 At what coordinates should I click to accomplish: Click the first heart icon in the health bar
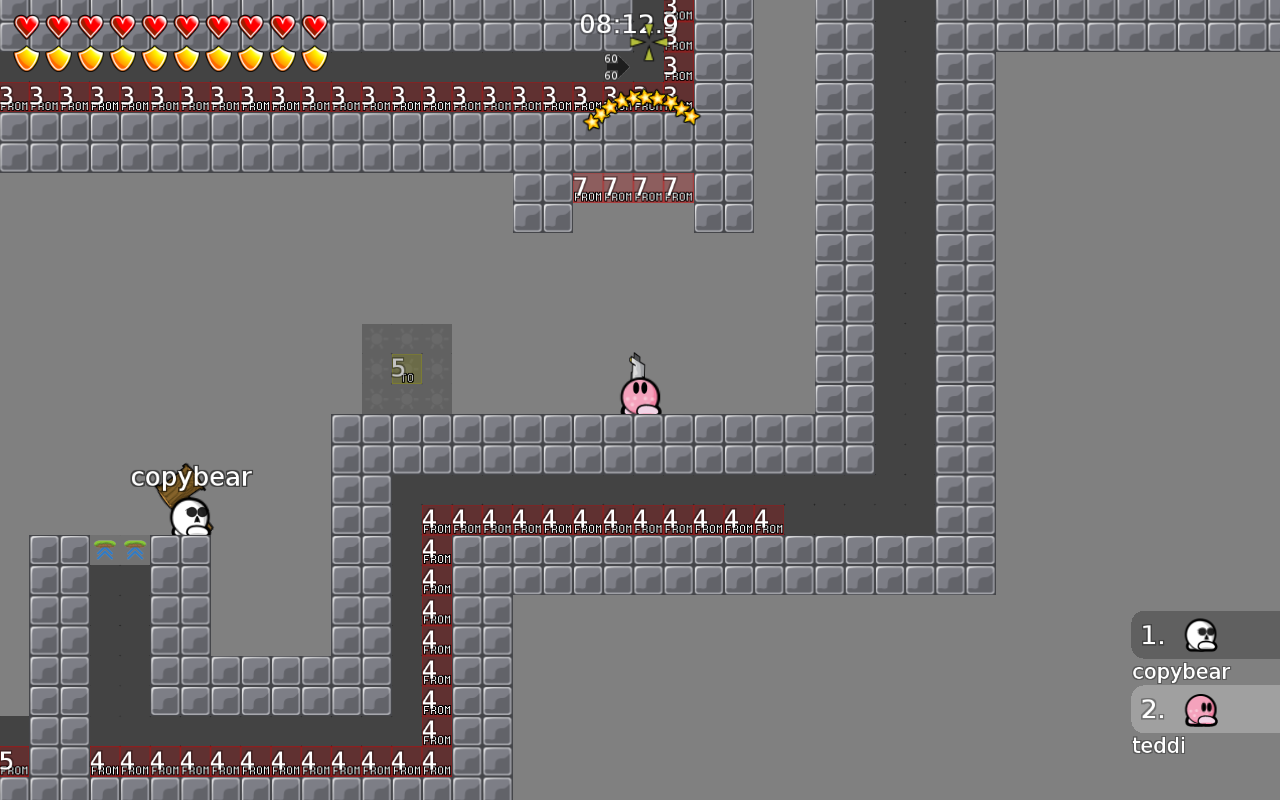tap(25, 23)
